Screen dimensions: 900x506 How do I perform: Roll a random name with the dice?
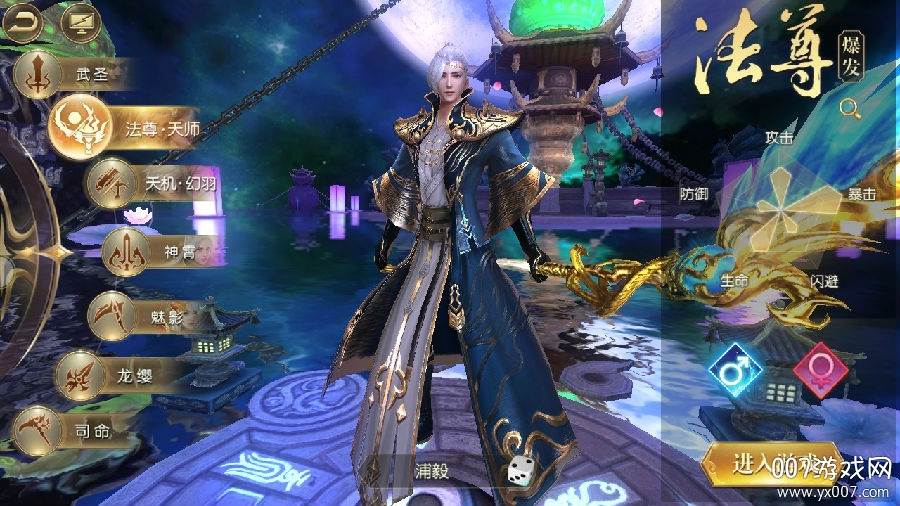pyautogui.click(x=523, y=470)
